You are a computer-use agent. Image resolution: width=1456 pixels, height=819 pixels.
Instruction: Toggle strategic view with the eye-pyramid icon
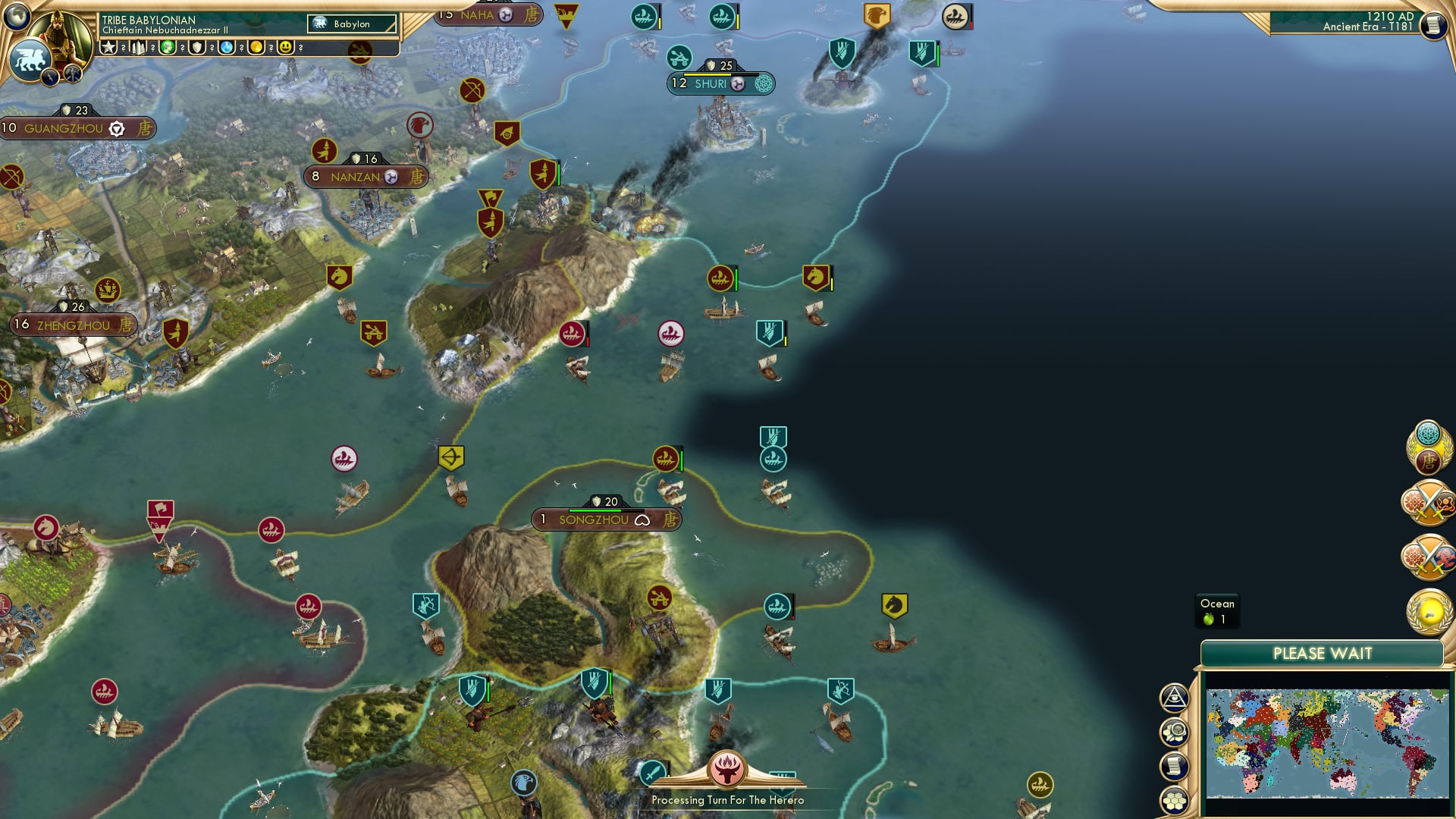(1173, 698)
